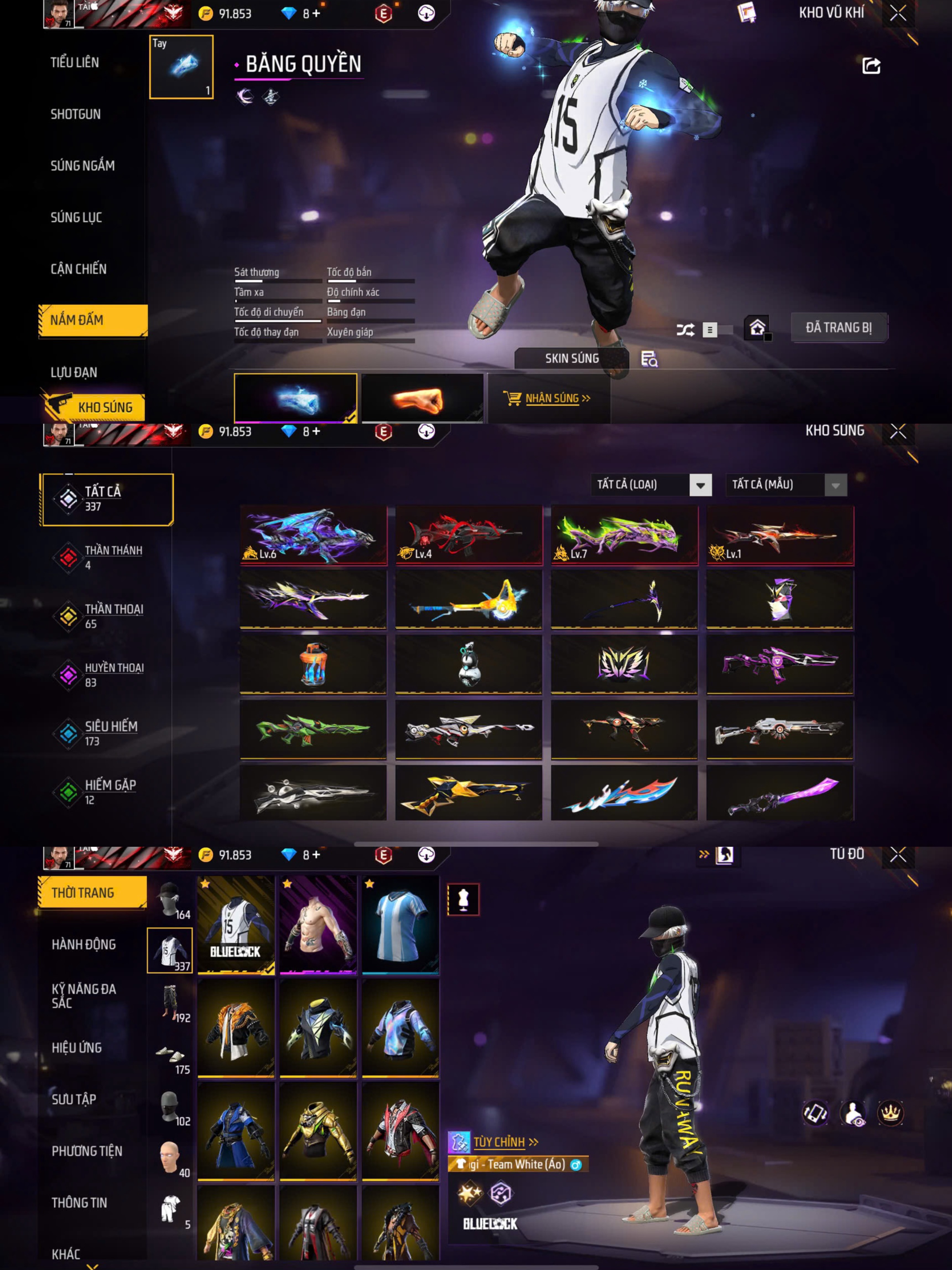Open Tùy Chỉnh customization link

[499, 1142]
